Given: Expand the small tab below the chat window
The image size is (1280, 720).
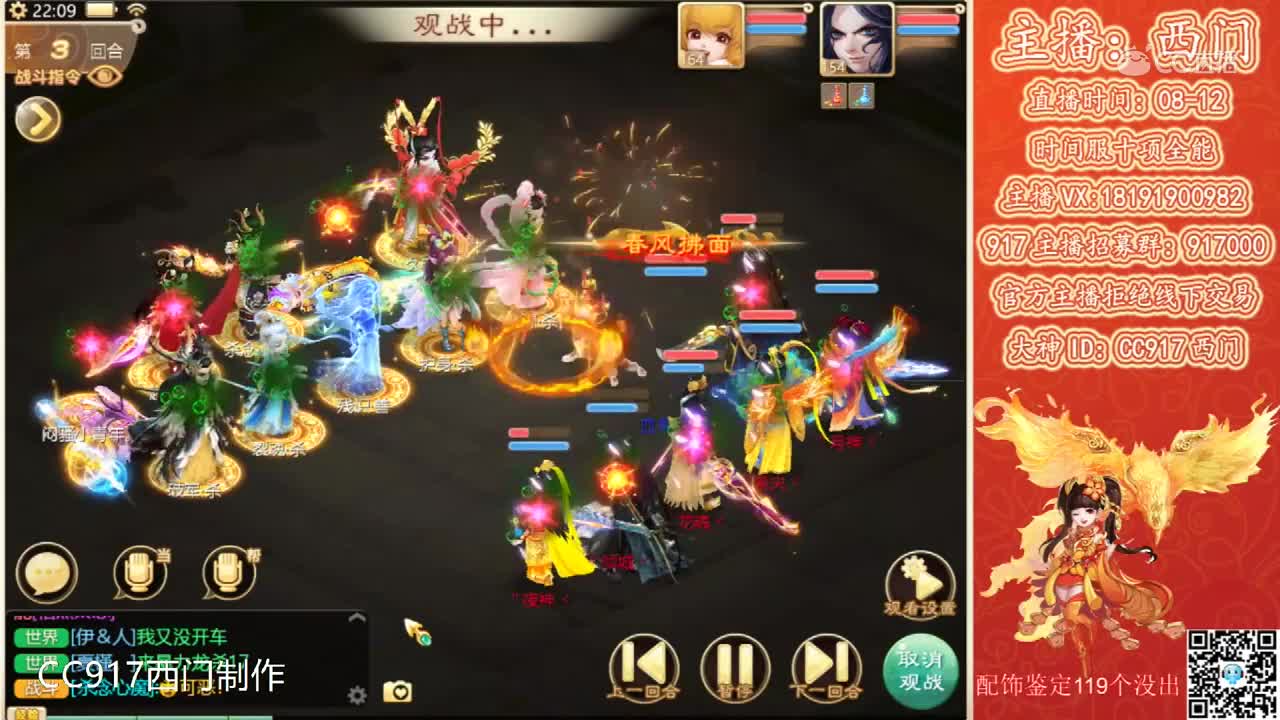Looking at the screenshot, I should click(x=27, y=712).
